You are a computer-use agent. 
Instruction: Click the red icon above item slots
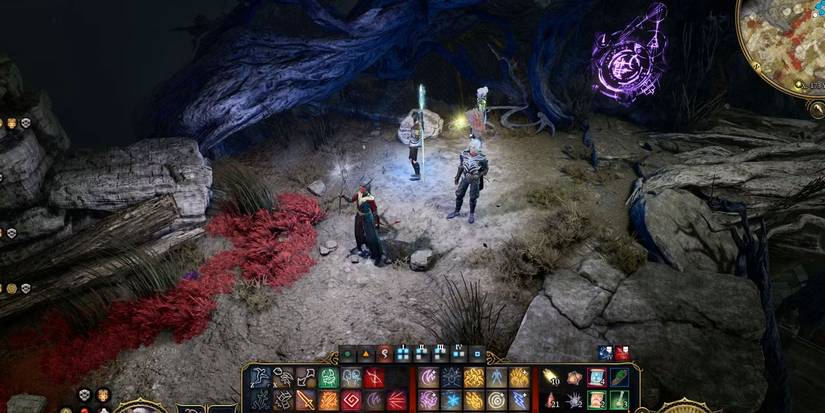pos(621,352)
